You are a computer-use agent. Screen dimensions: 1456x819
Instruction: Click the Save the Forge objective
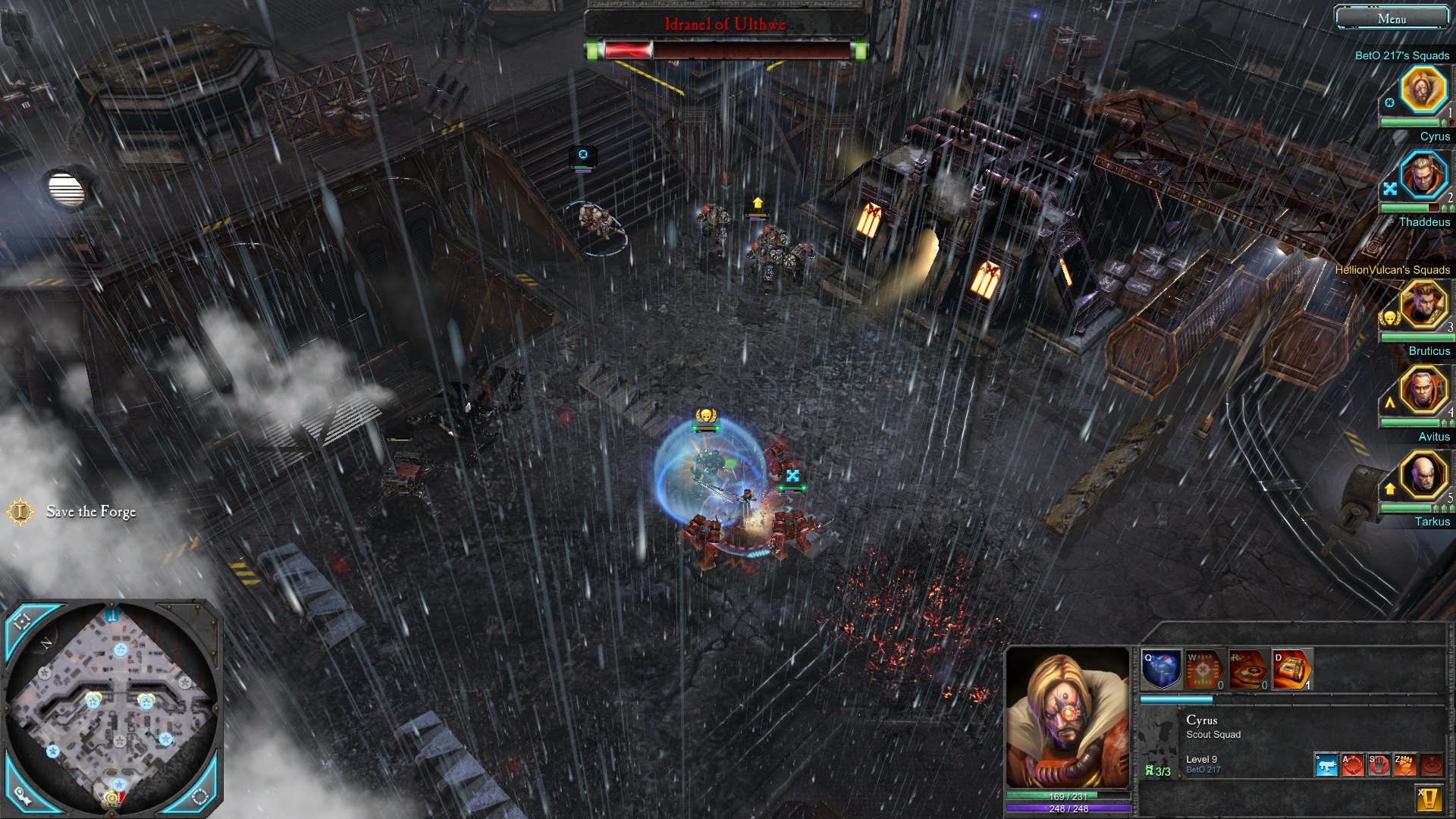tap(91, 512)
